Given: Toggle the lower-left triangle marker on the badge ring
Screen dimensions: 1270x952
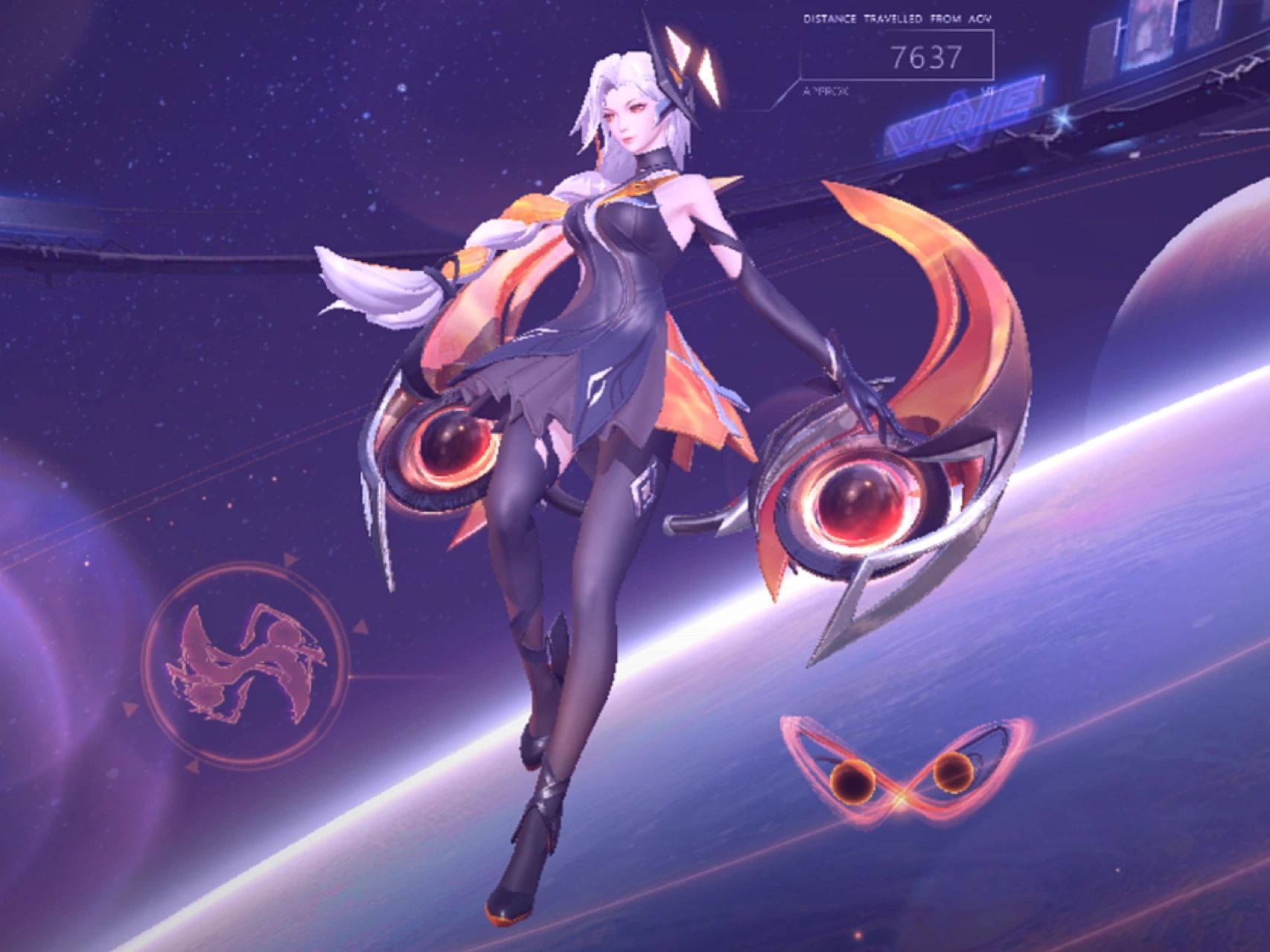Looking at the screenshot, I should click(x=193, y=767).
